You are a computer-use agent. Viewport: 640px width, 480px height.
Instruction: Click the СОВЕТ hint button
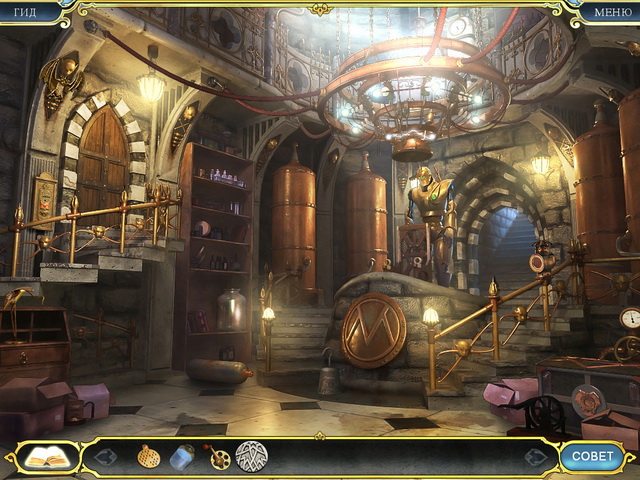[x=591, y=457]
